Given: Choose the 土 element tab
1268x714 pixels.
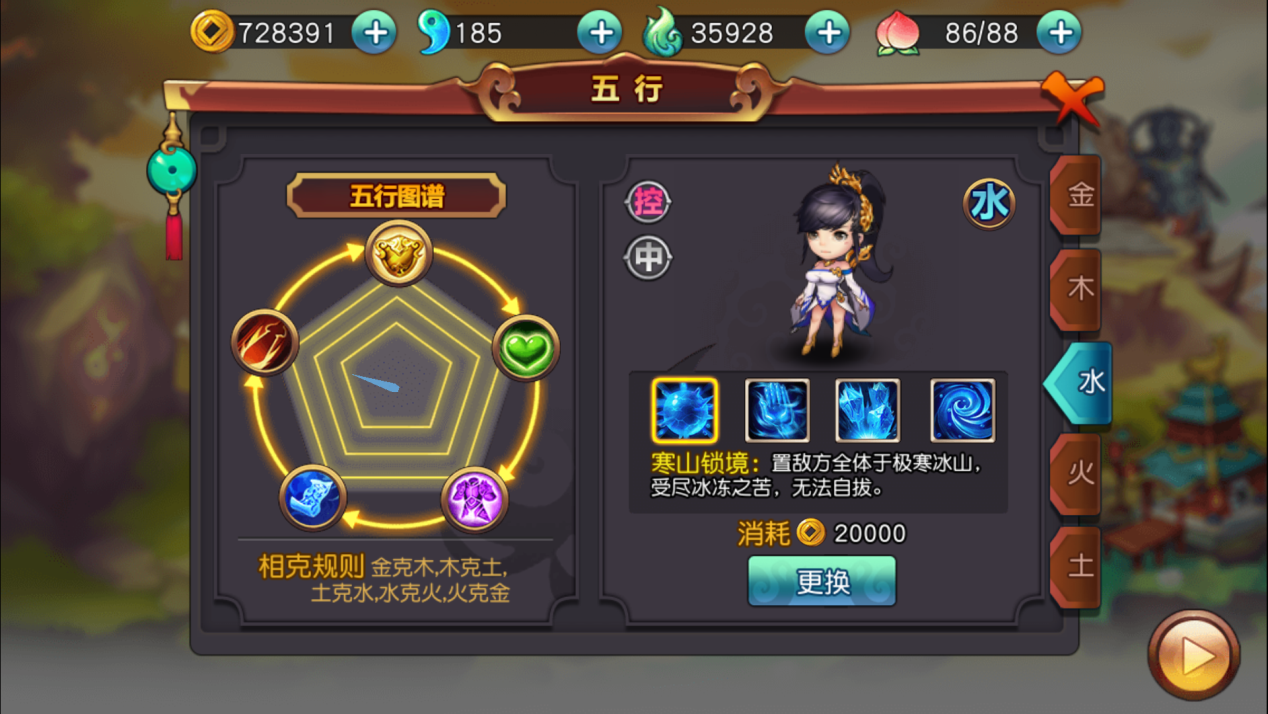Looking at the screenshot, I should (1078, 566).
